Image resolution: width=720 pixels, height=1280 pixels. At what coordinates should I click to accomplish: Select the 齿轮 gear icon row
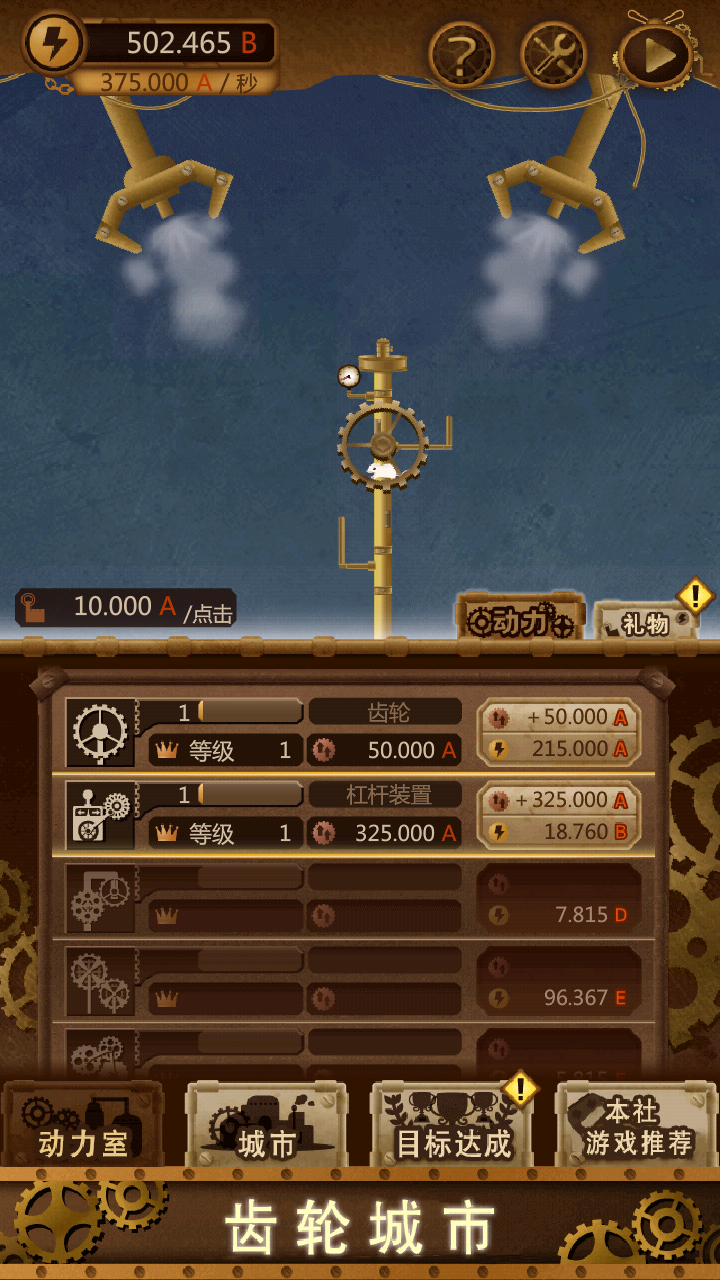tap(100, 732)
